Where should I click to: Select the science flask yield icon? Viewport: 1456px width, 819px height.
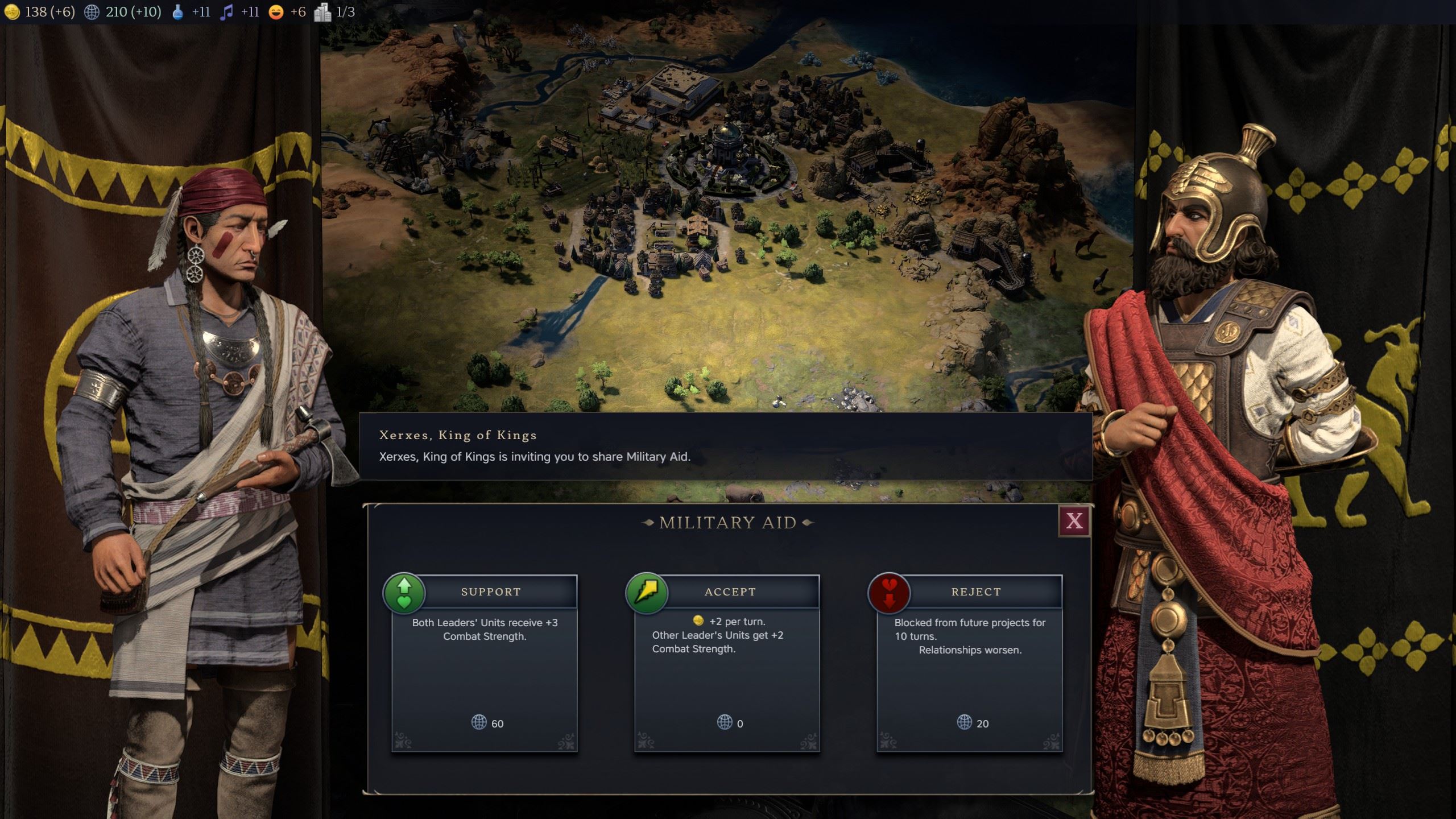(x=178, y=12)
